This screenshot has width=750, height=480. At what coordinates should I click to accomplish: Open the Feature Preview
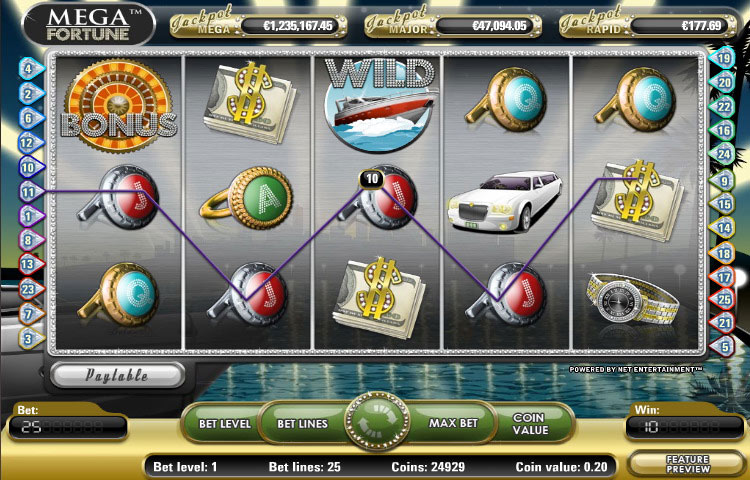tap(687, 464)
